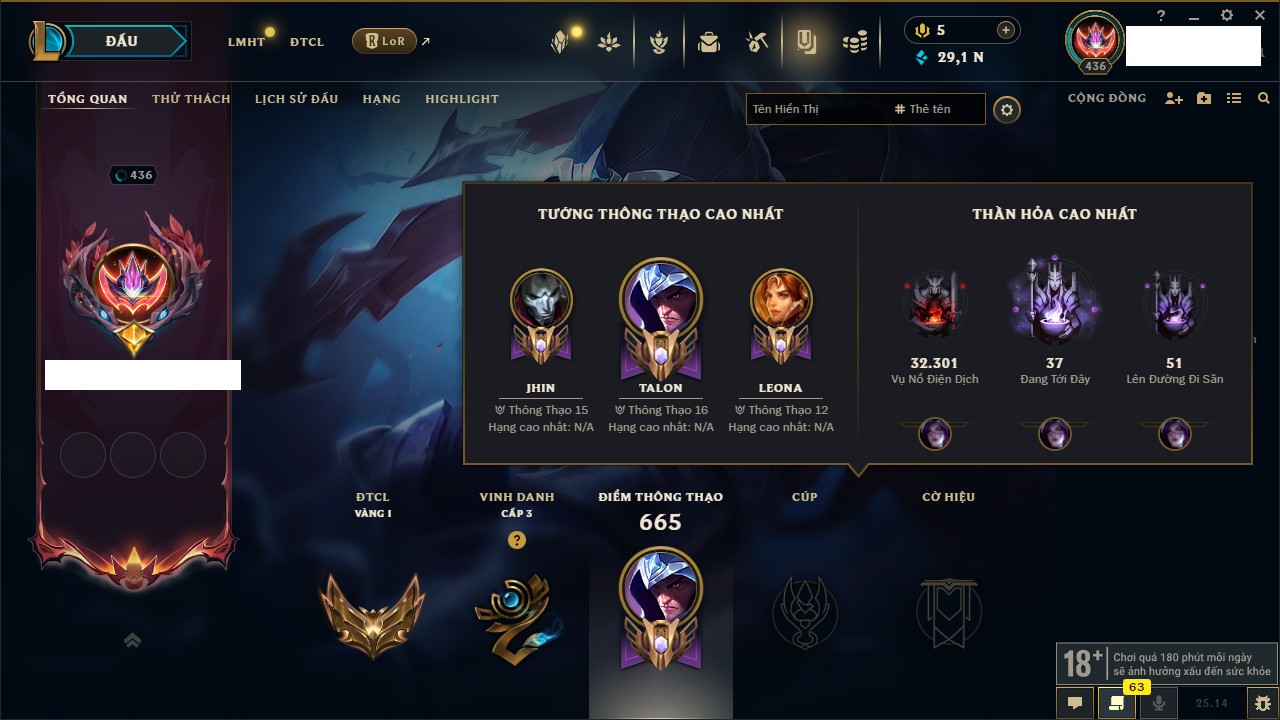
Task: Open the backpack collection icon
Action: pyautogui.click(x=709, y=42)
